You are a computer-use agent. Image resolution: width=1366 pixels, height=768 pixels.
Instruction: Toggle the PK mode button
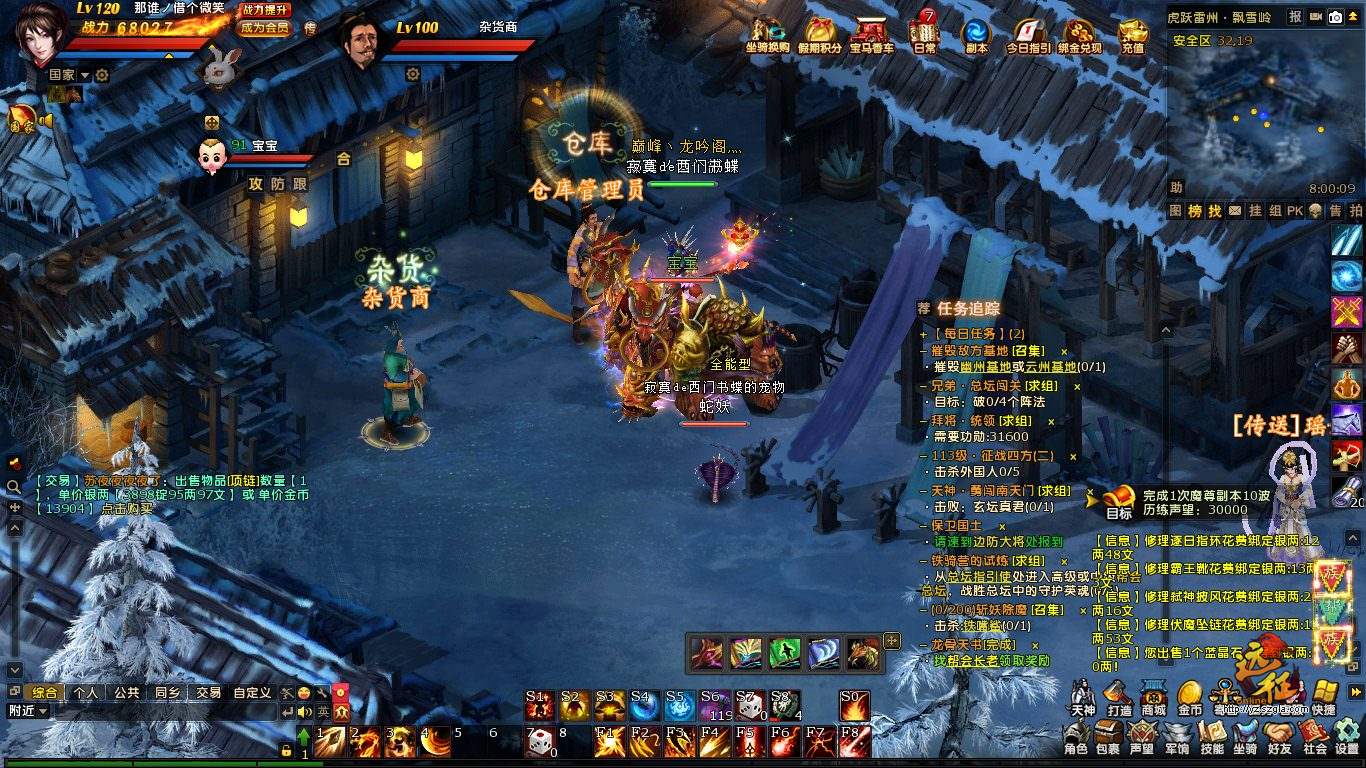pyautogui.click(x=1295, y=211)
